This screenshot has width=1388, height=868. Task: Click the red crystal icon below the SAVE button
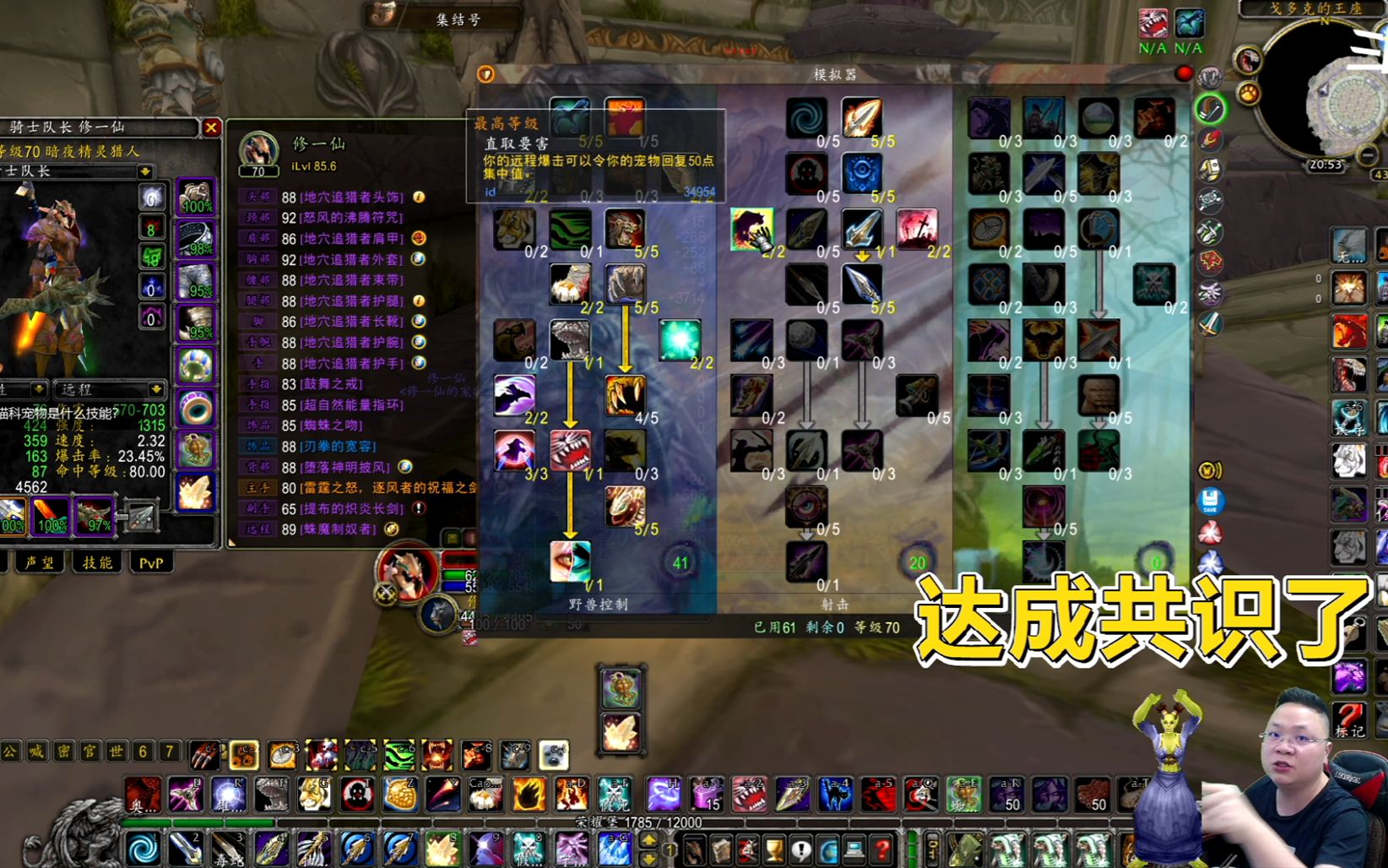[x=1211, y=532]
